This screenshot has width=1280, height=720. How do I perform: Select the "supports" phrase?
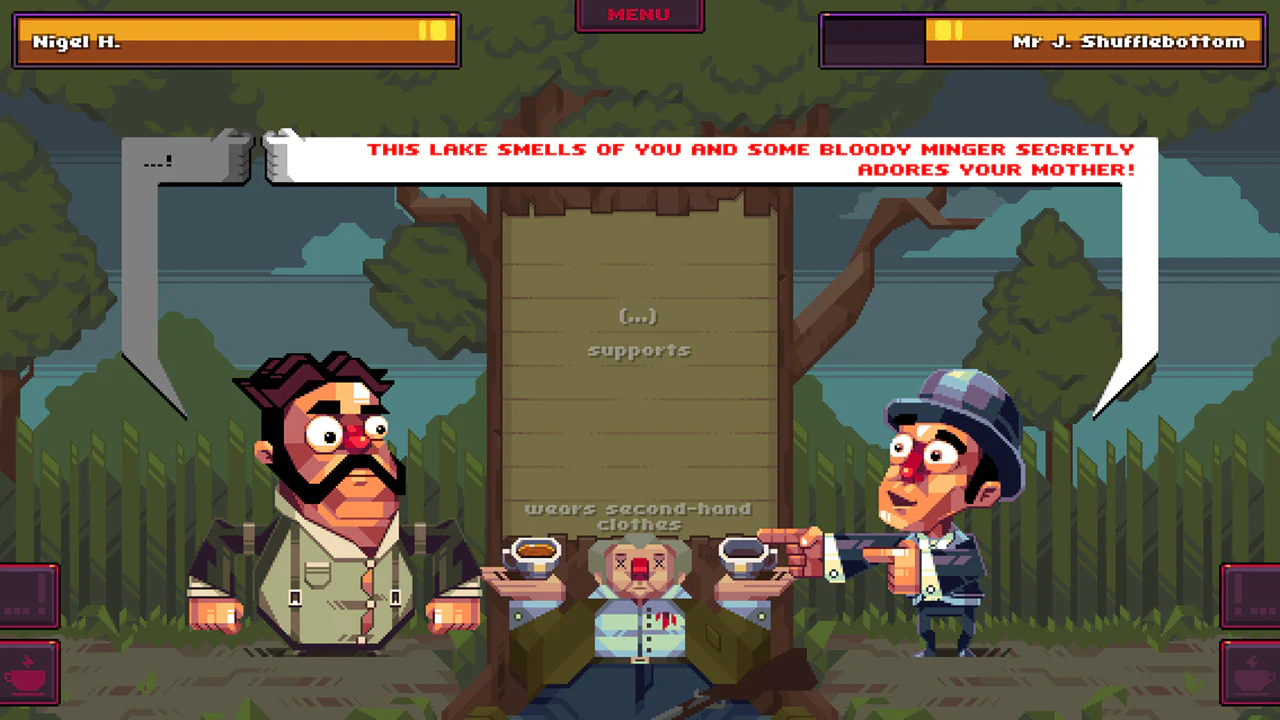click(x=639, y=350)
